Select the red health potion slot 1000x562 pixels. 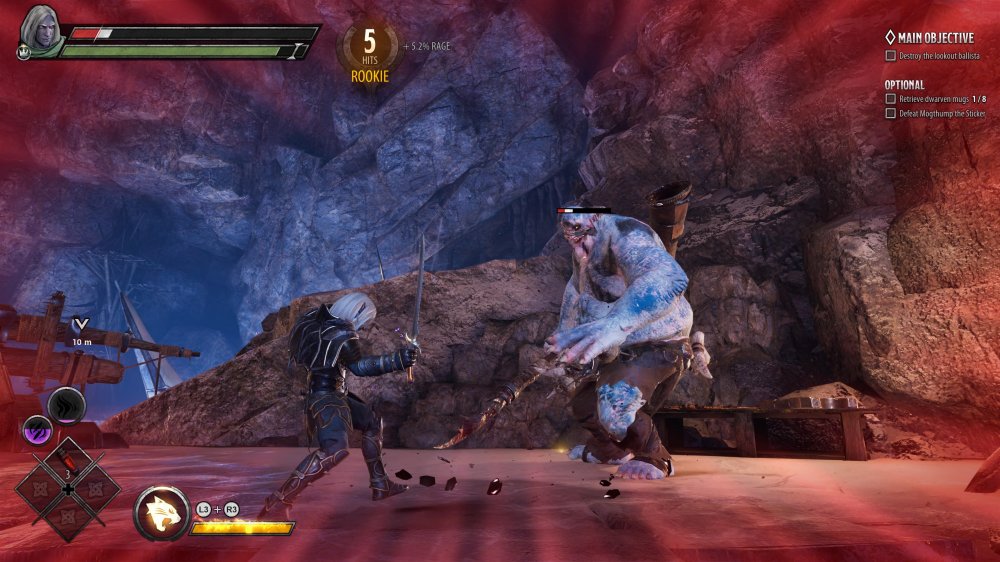point(67,464)
